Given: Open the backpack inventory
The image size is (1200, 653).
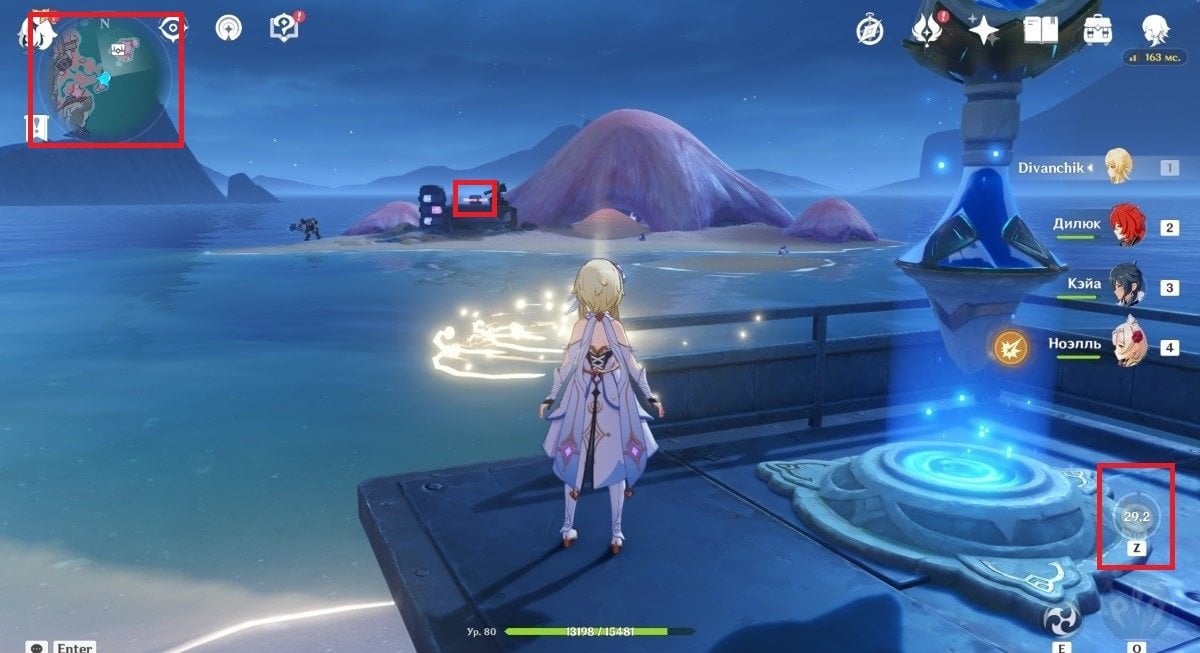Looking at the screenshot, I should (1099, 31).
